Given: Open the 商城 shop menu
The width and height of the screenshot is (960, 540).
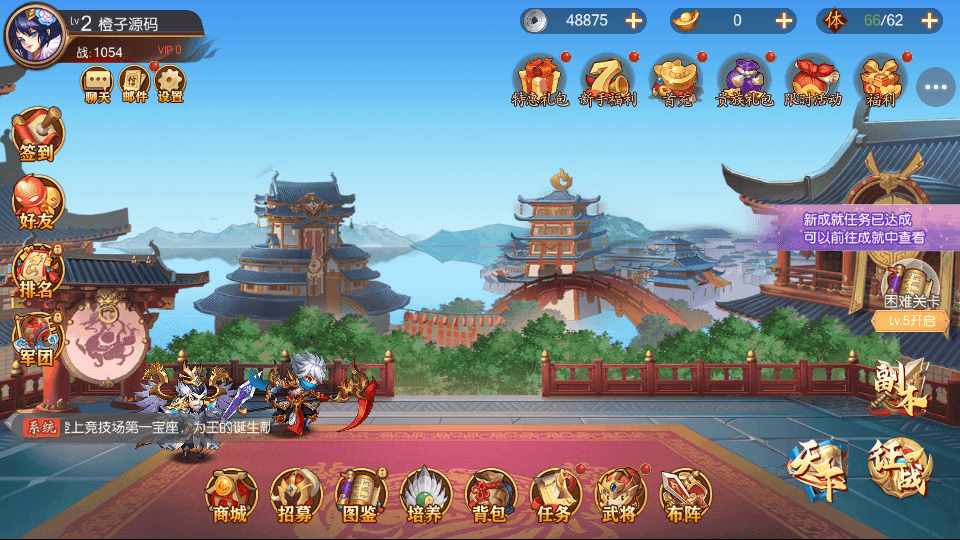Looking at the screenshot, I should (231, 495).
